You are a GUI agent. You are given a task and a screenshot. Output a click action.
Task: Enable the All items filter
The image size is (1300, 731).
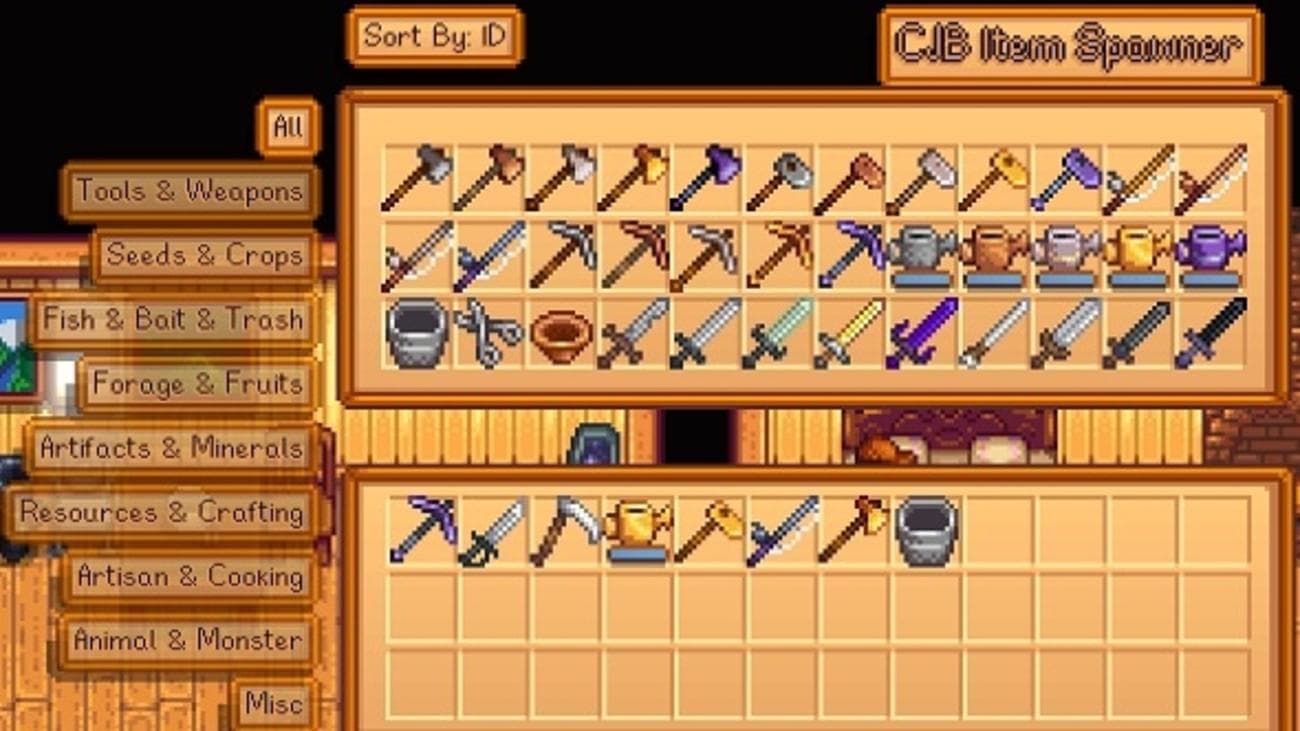[289, 128]
